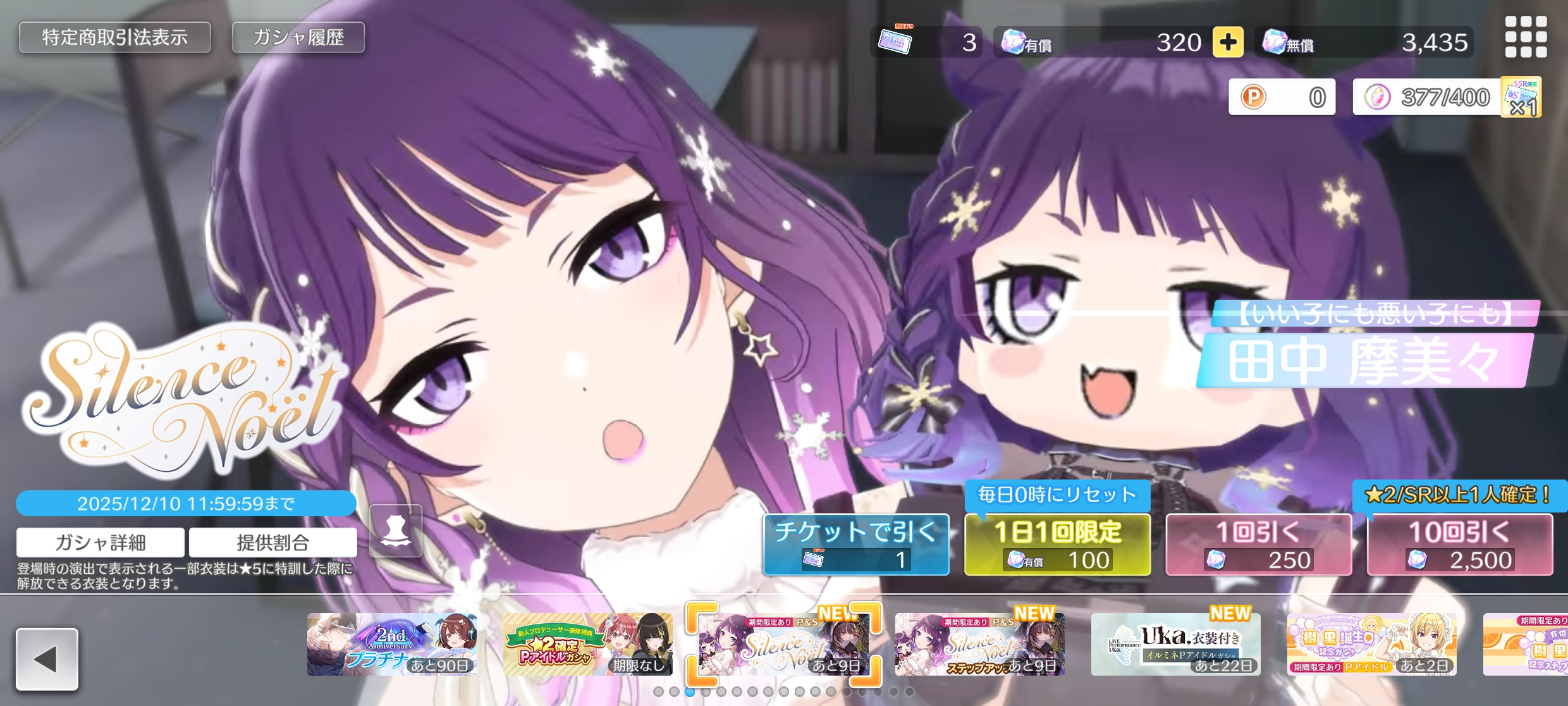Open the SSR確定 ticket exchange icon
The height and width of the screenshot is (706, 1568).
pyautogui.click(x=1522, y=97)
